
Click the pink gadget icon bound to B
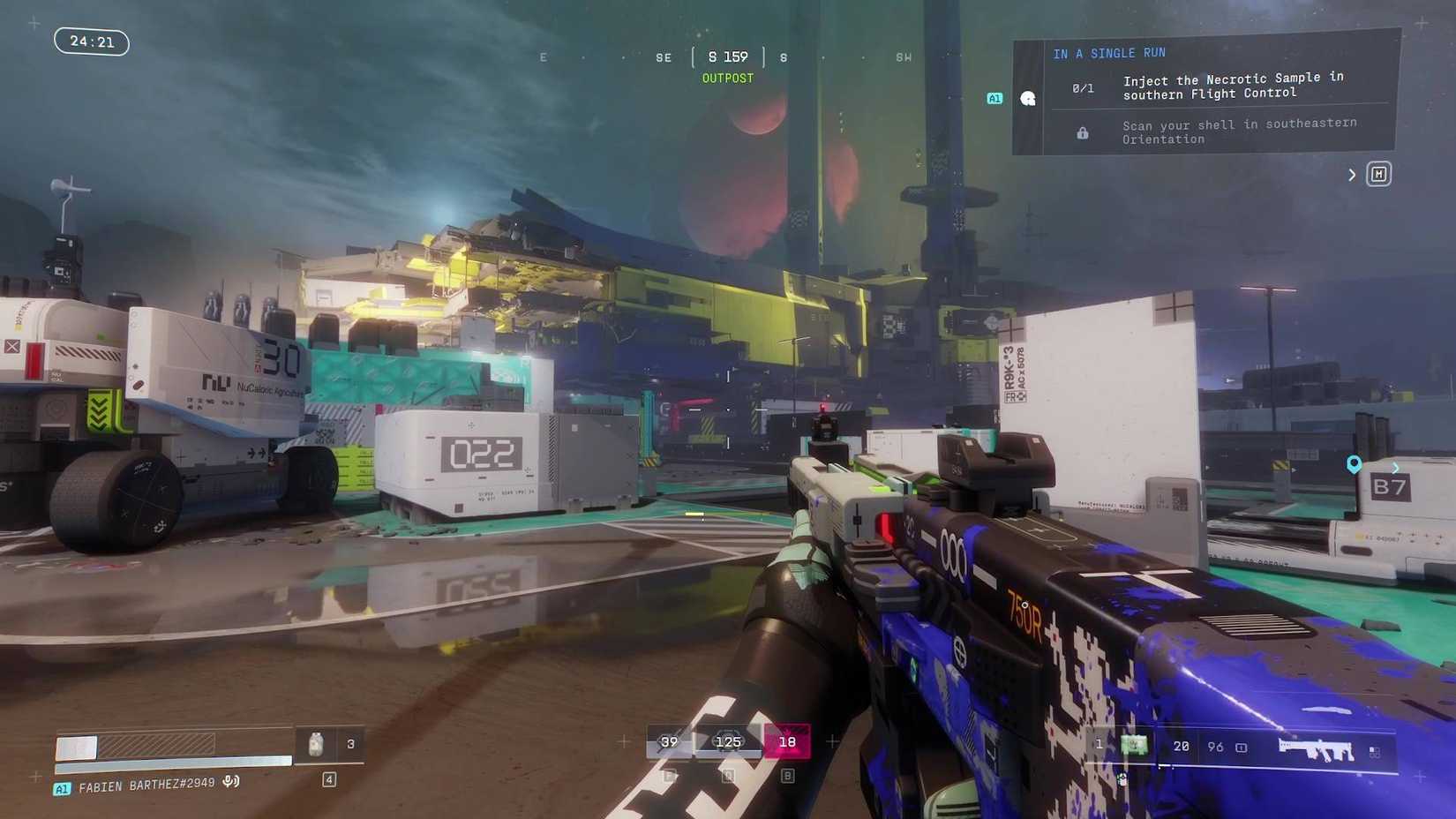785,742
